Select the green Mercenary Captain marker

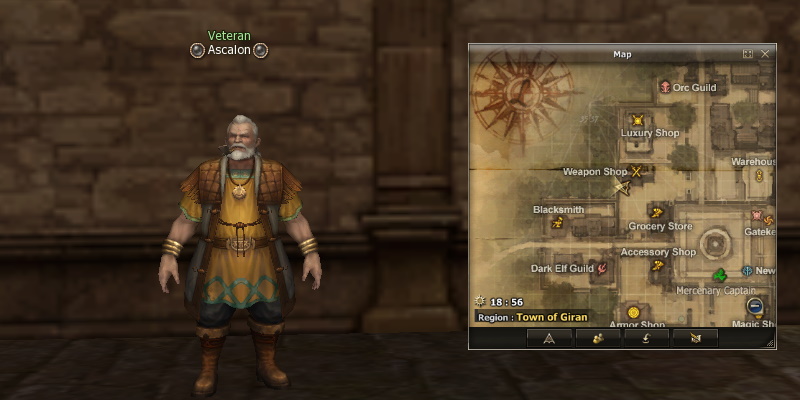(x=718, y=276)
